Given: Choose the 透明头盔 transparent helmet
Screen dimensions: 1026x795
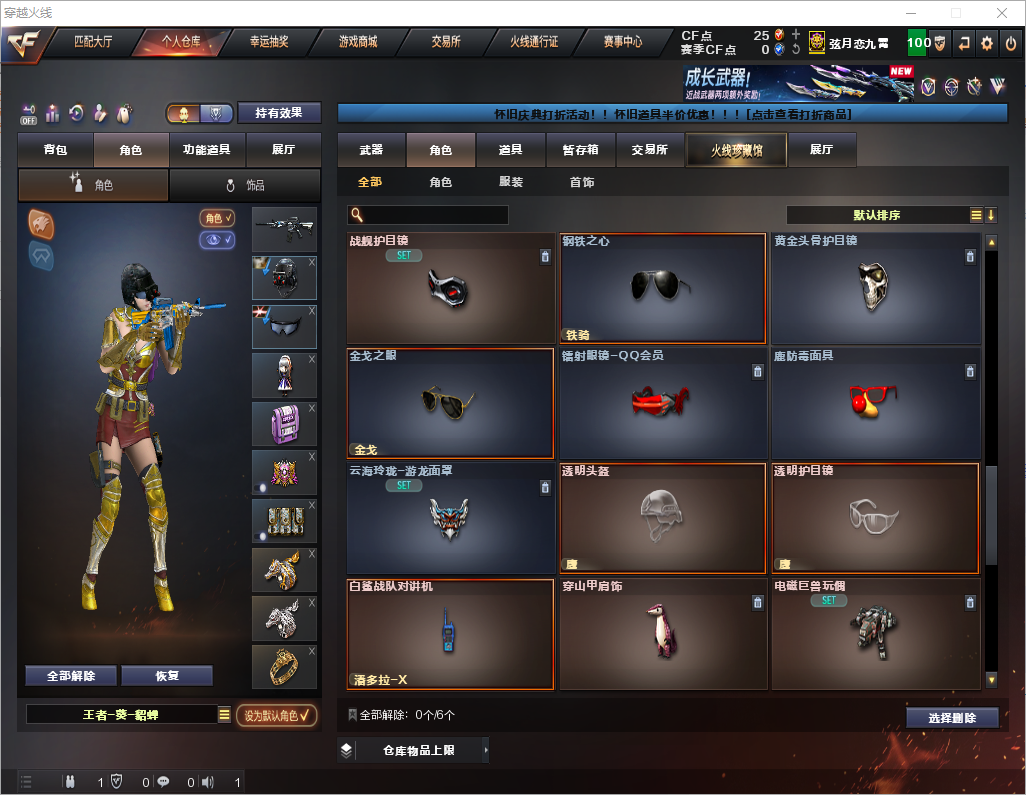Looking at the screenshot, I should pos(662,518).
